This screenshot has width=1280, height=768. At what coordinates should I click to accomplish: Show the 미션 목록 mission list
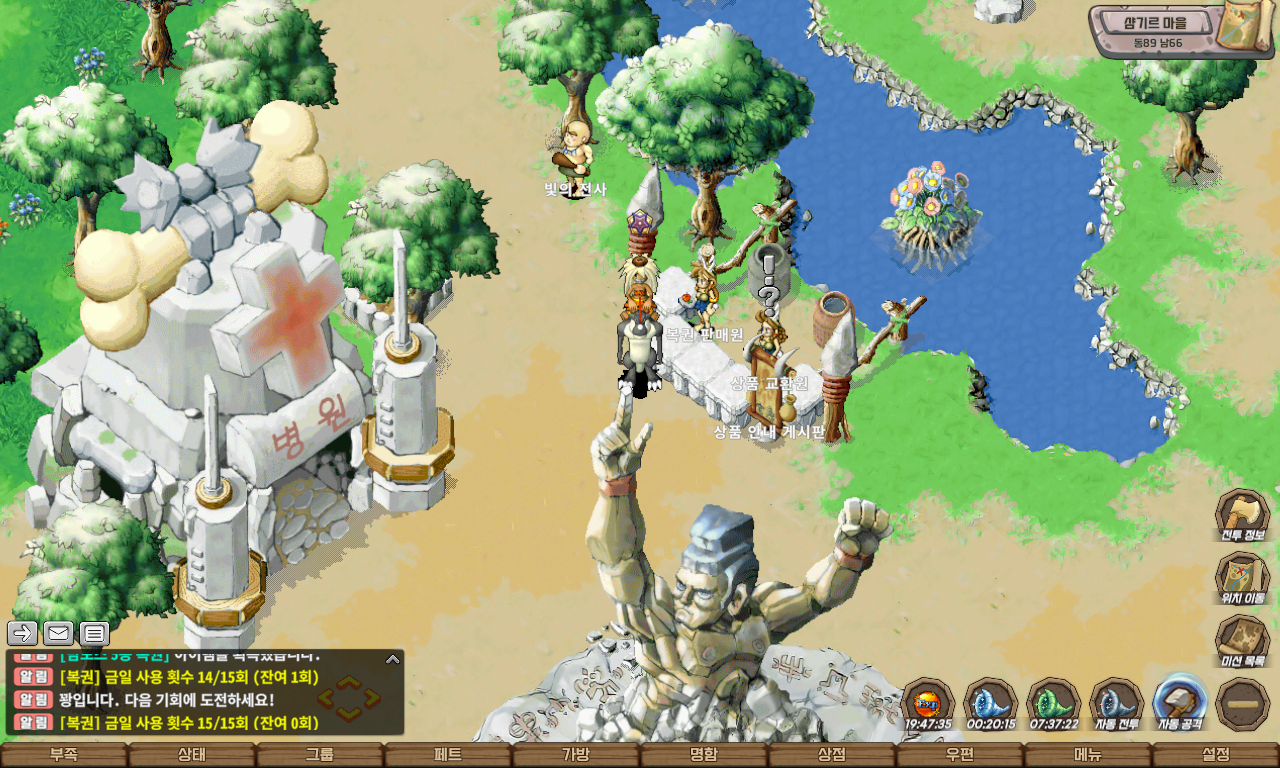pyautogui.click(x=1242, y=642)
